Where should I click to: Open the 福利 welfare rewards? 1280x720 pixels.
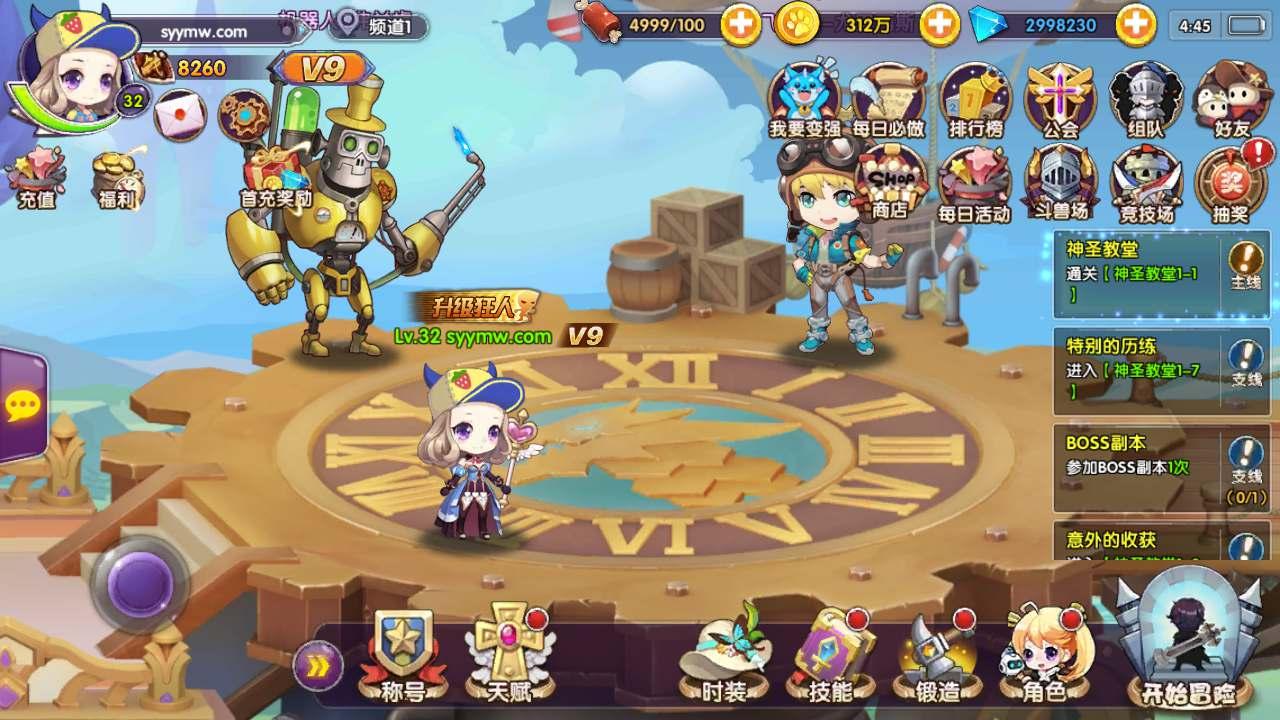[x=118, y=178]
